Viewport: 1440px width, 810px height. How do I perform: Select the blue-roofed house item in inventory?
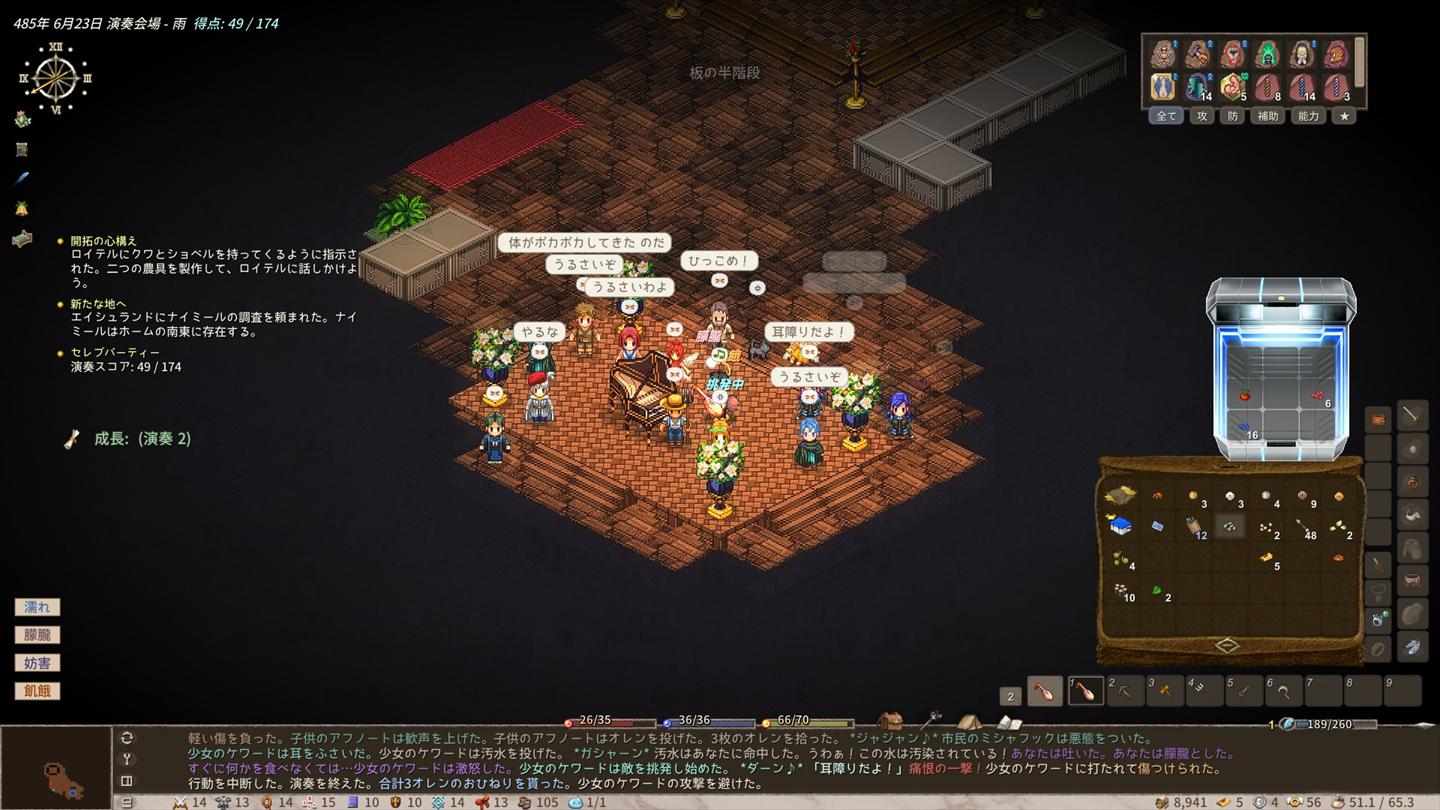[1120, 525]
